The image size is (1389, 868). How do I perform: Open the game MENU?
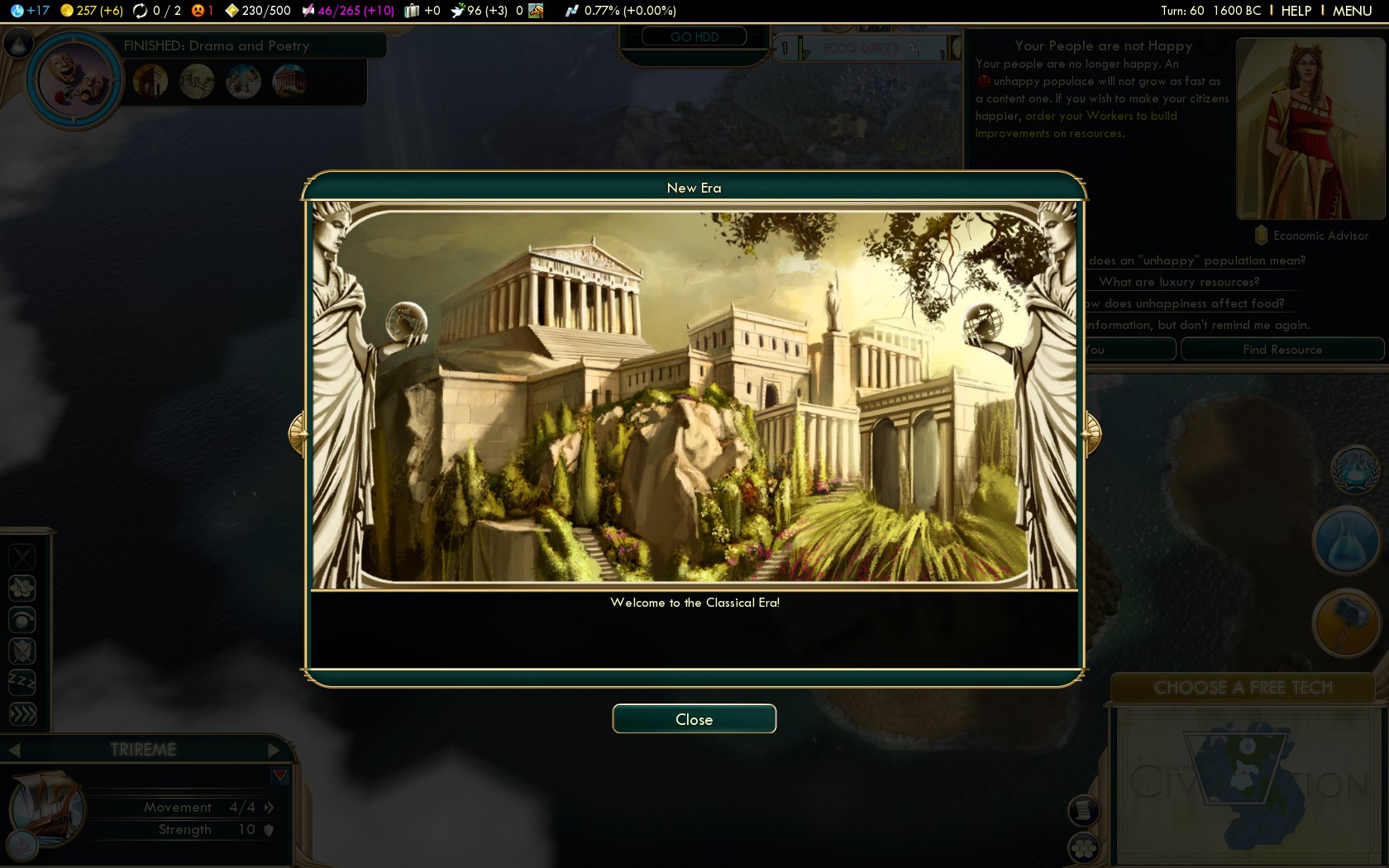click(x=1352, y=11)
